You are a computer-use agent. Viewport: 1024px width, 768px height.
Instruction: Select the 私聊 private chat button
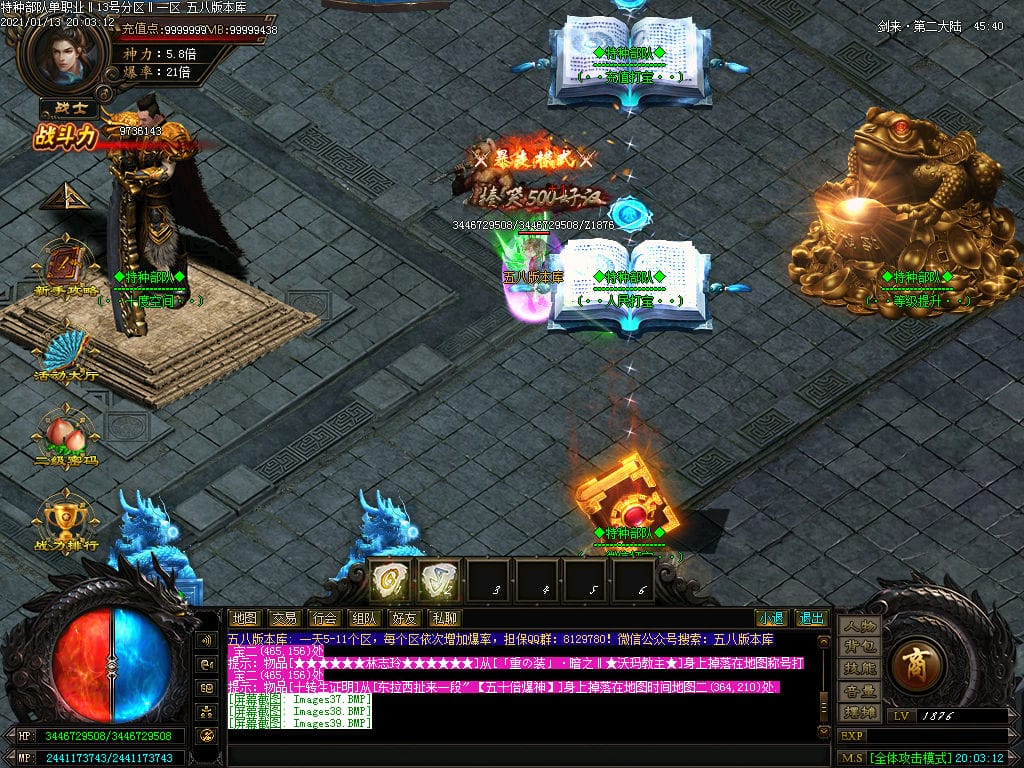[x=442, y=618]
